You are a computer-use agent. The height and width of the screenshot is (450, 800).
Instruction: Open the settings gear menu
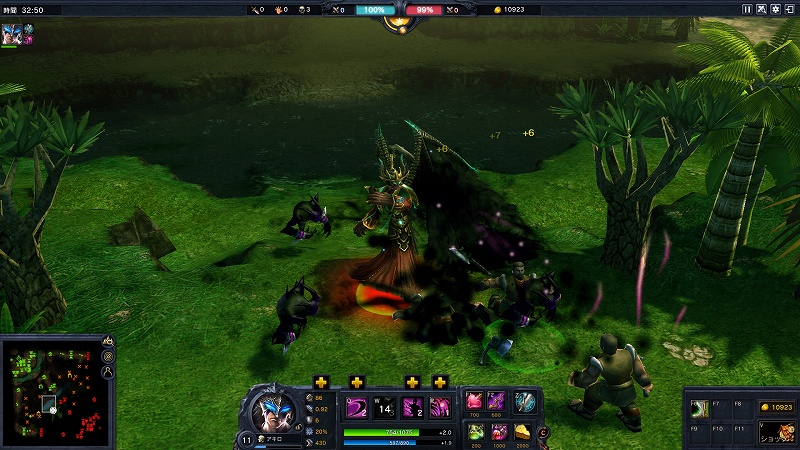point(775,9)
